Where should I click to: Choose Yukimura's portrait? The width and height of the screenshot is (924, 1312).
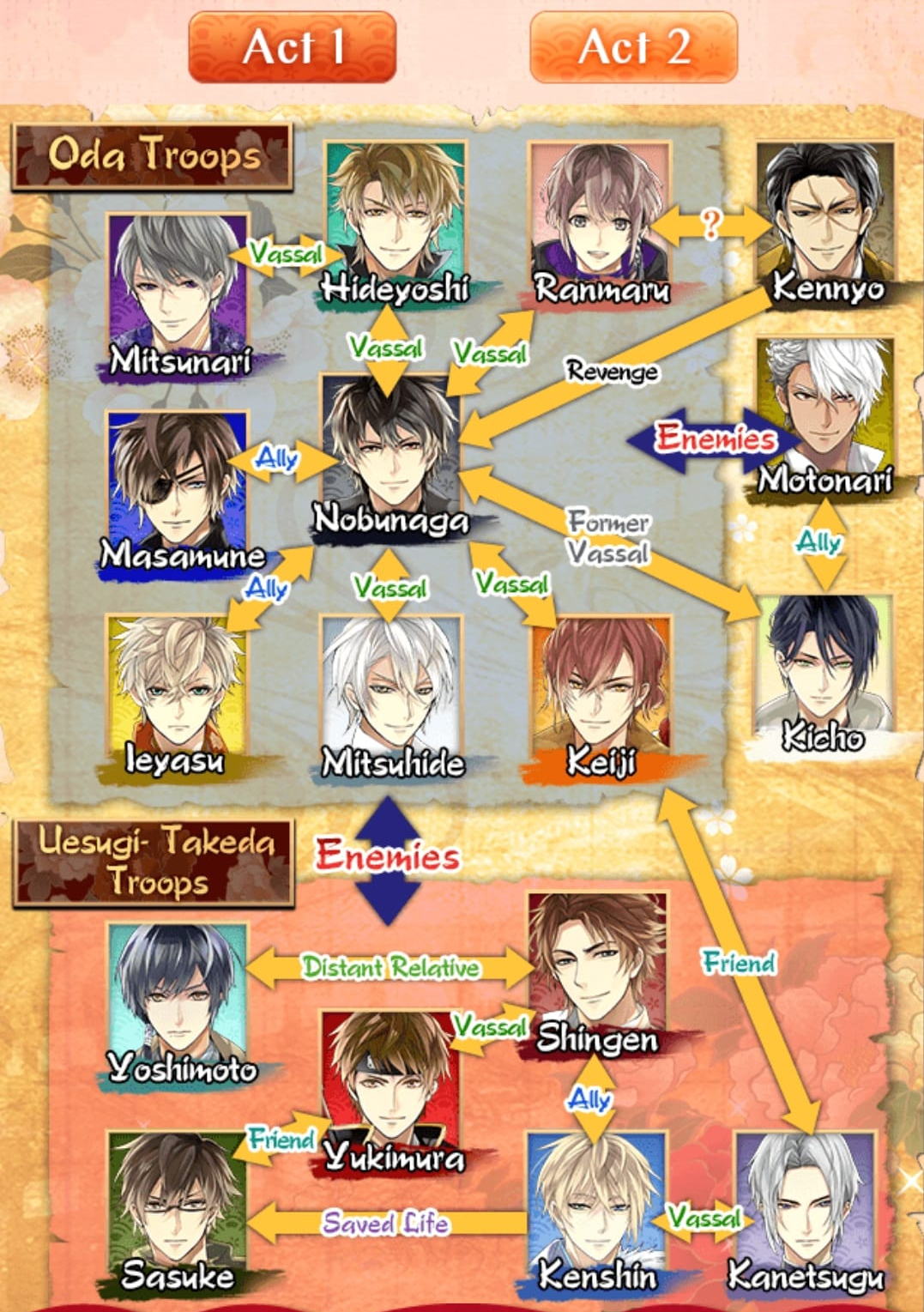(x=390, y=1081)
